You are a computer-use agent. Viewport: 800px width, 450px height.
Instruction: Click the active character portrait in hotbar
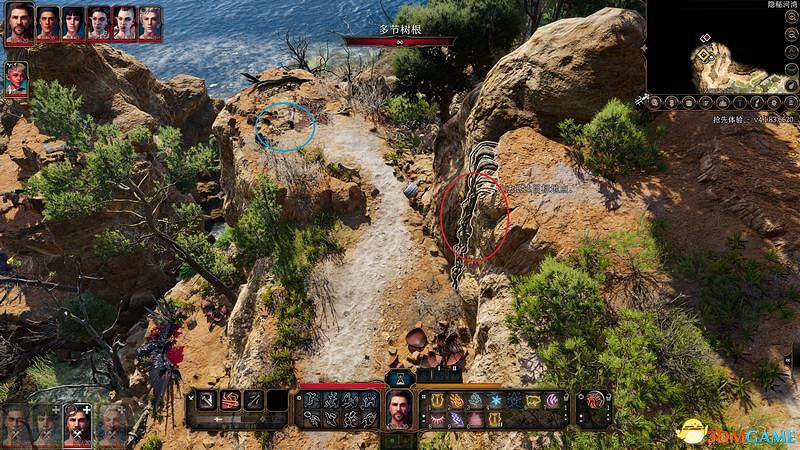click(400, 410)
